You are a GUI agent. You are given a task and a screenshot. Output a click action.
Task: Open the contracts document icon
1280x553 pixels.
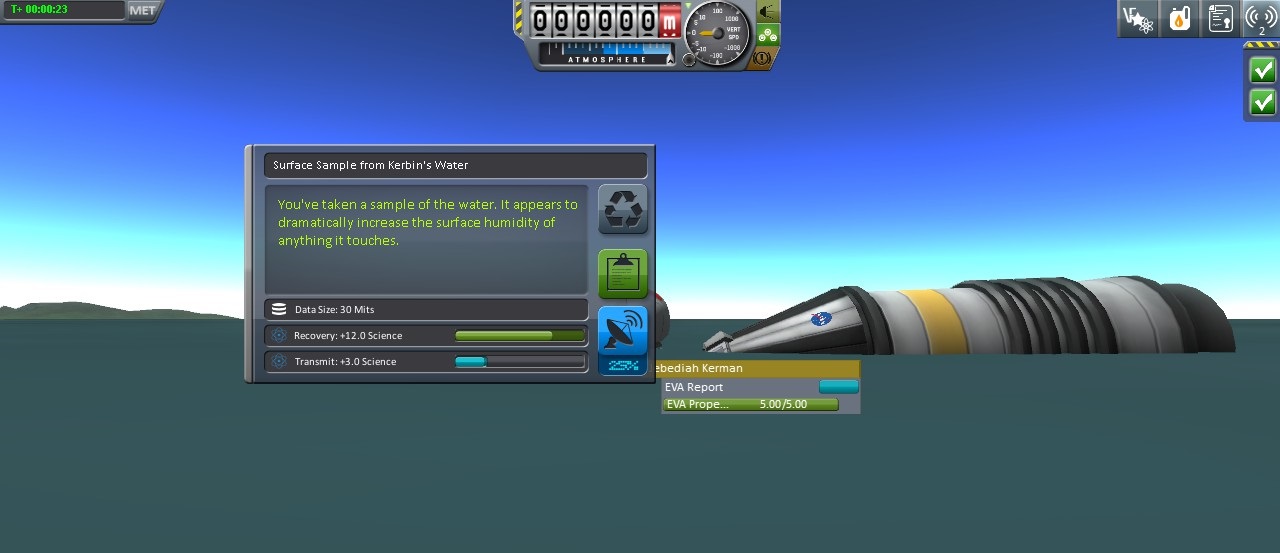coord(1220,19)
